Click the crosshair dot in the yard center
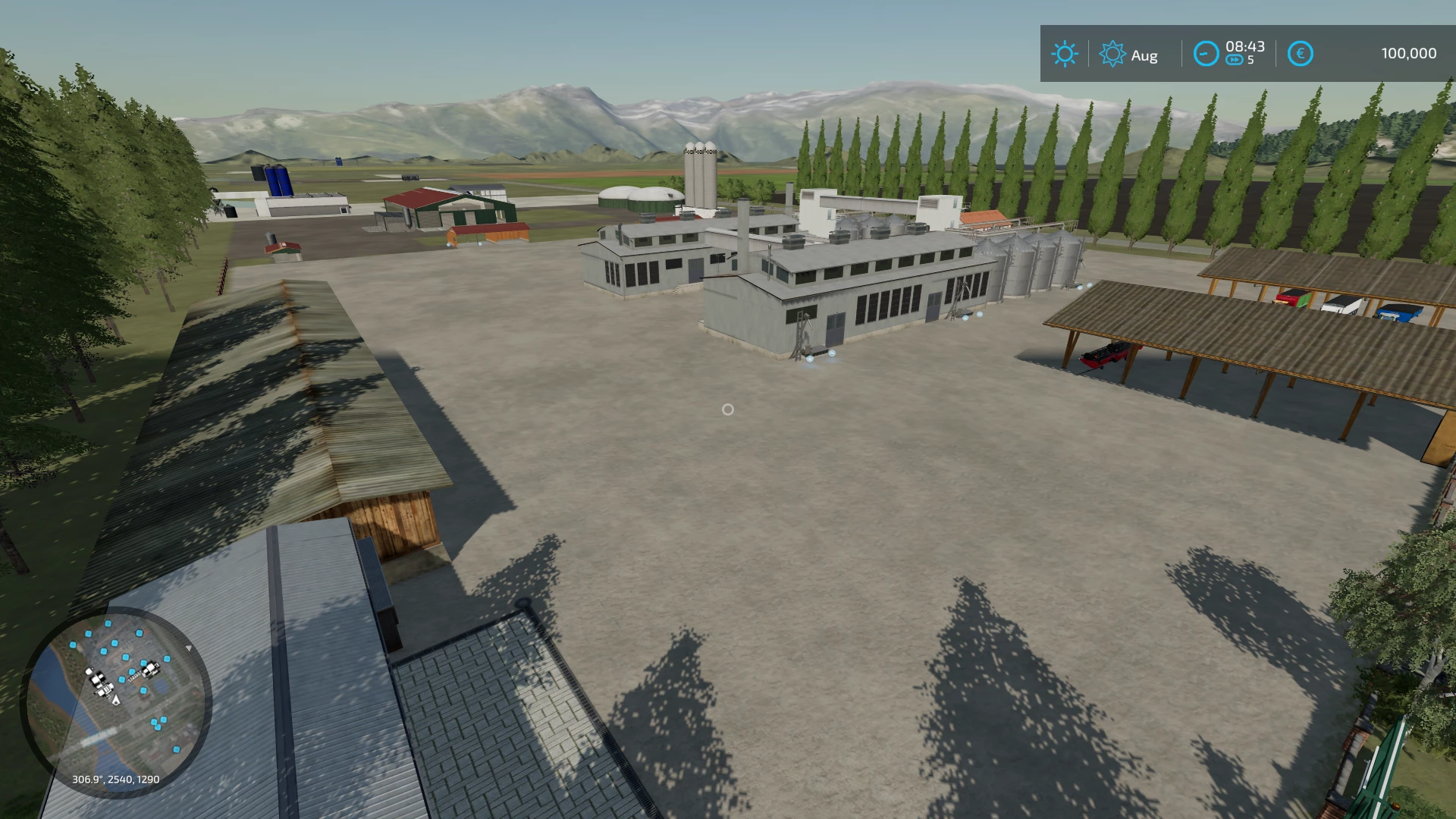1456x819 pixels. pos(729,409)
